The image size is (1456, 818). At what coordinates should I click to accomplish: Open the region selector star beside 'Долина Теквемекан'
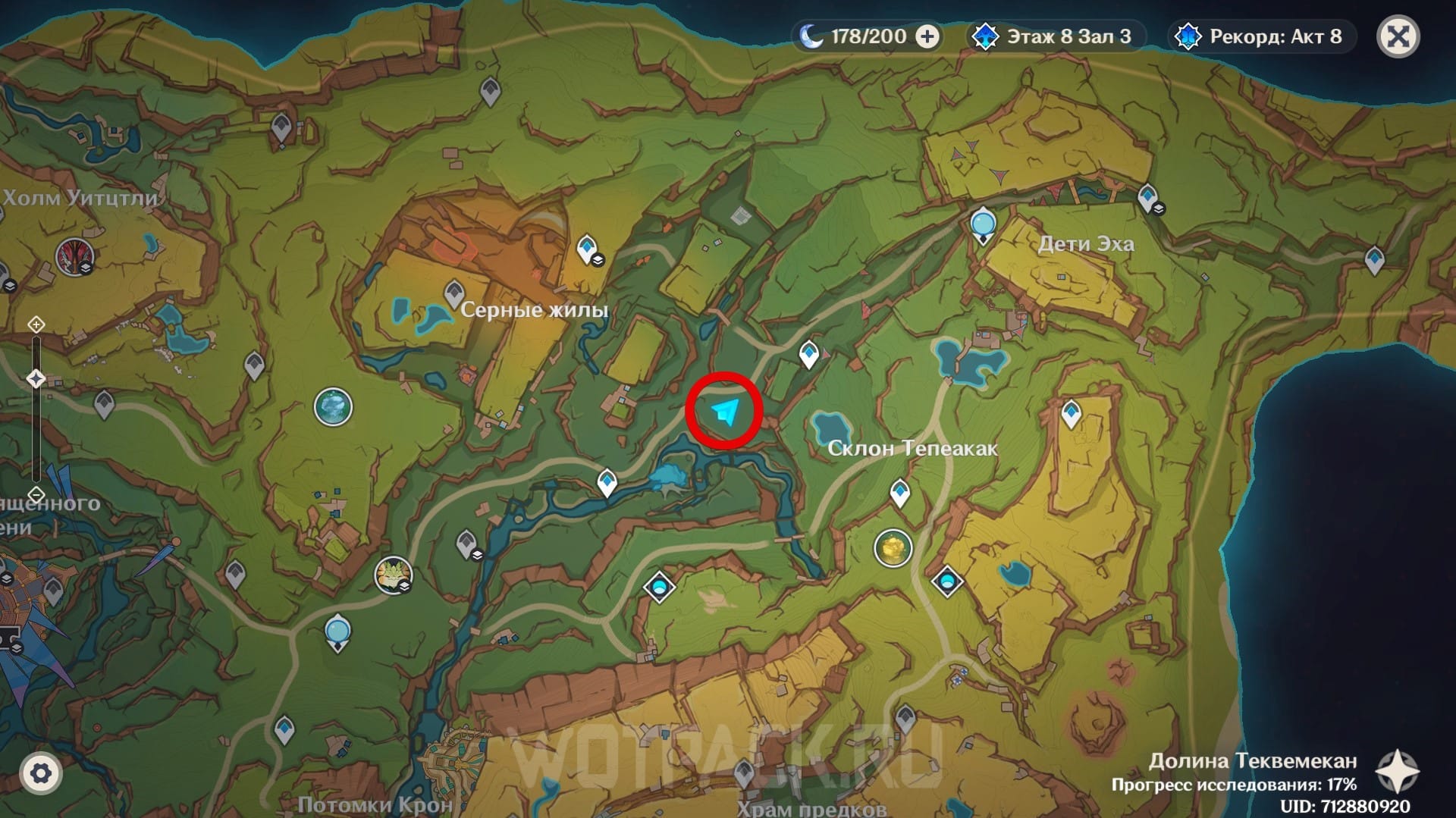[x=1397, y=772]
